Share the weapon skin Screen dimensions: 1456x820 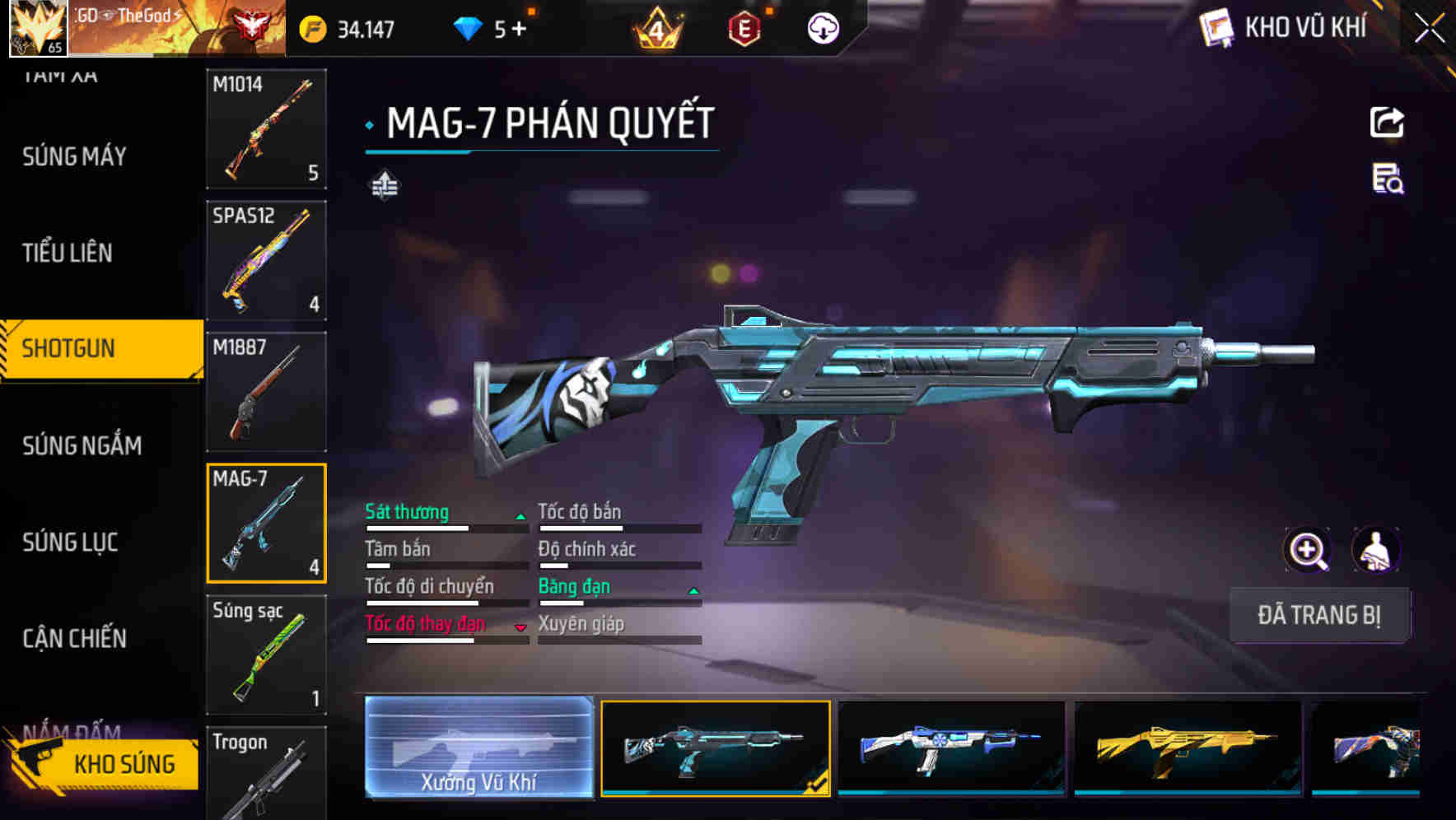coord(1387,123)
